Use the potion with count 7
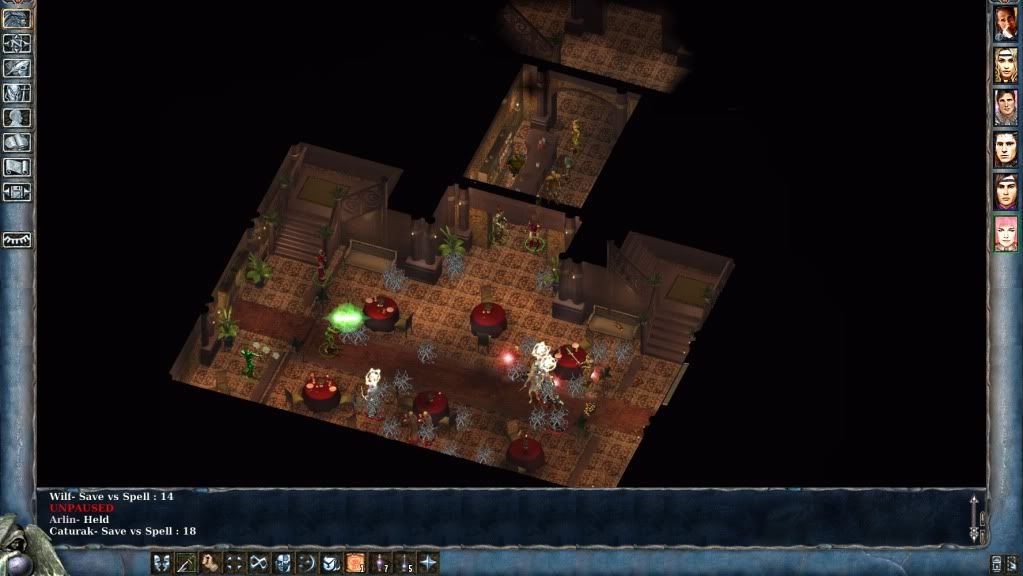This screenshot has height=576, width=1023. point(380,563)
